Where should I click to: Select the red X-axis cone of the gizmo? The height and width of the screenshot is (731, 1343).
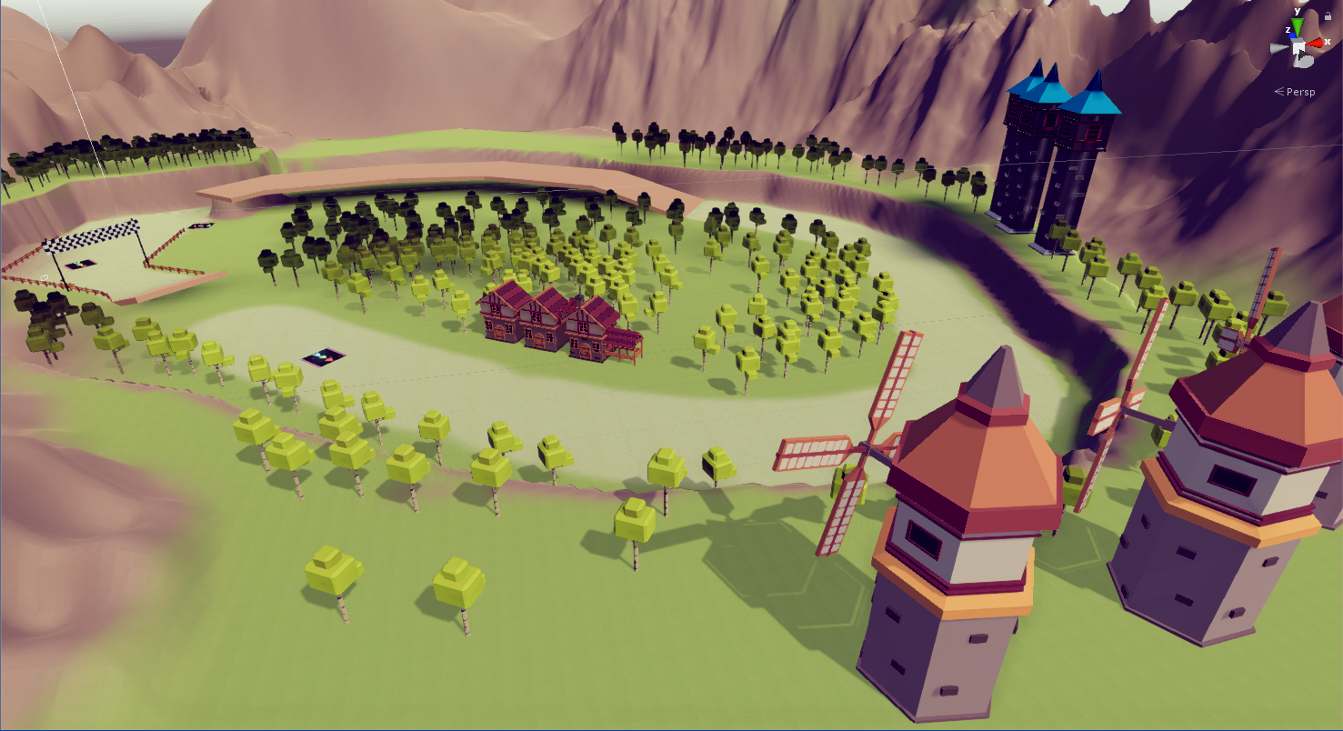(x=1315, y=42)
